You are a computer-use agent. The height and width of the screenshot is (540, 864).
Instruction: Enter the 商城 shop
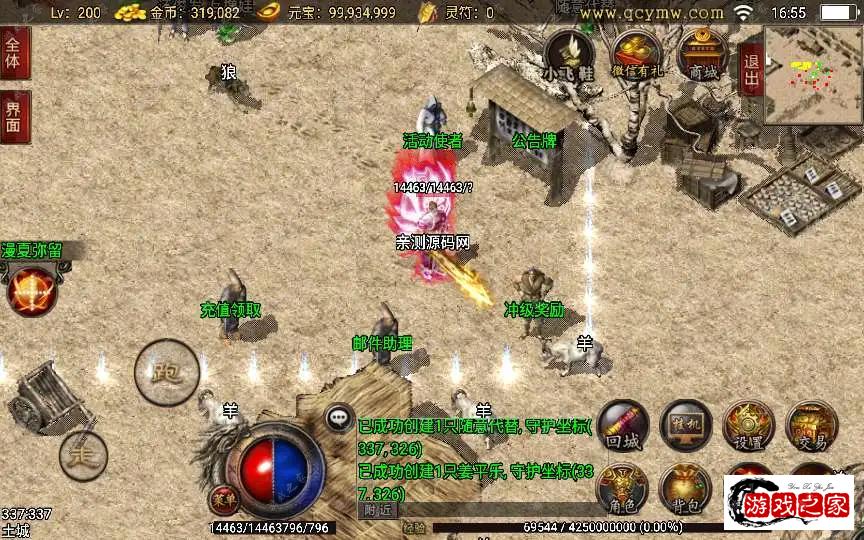click(703, 55)
